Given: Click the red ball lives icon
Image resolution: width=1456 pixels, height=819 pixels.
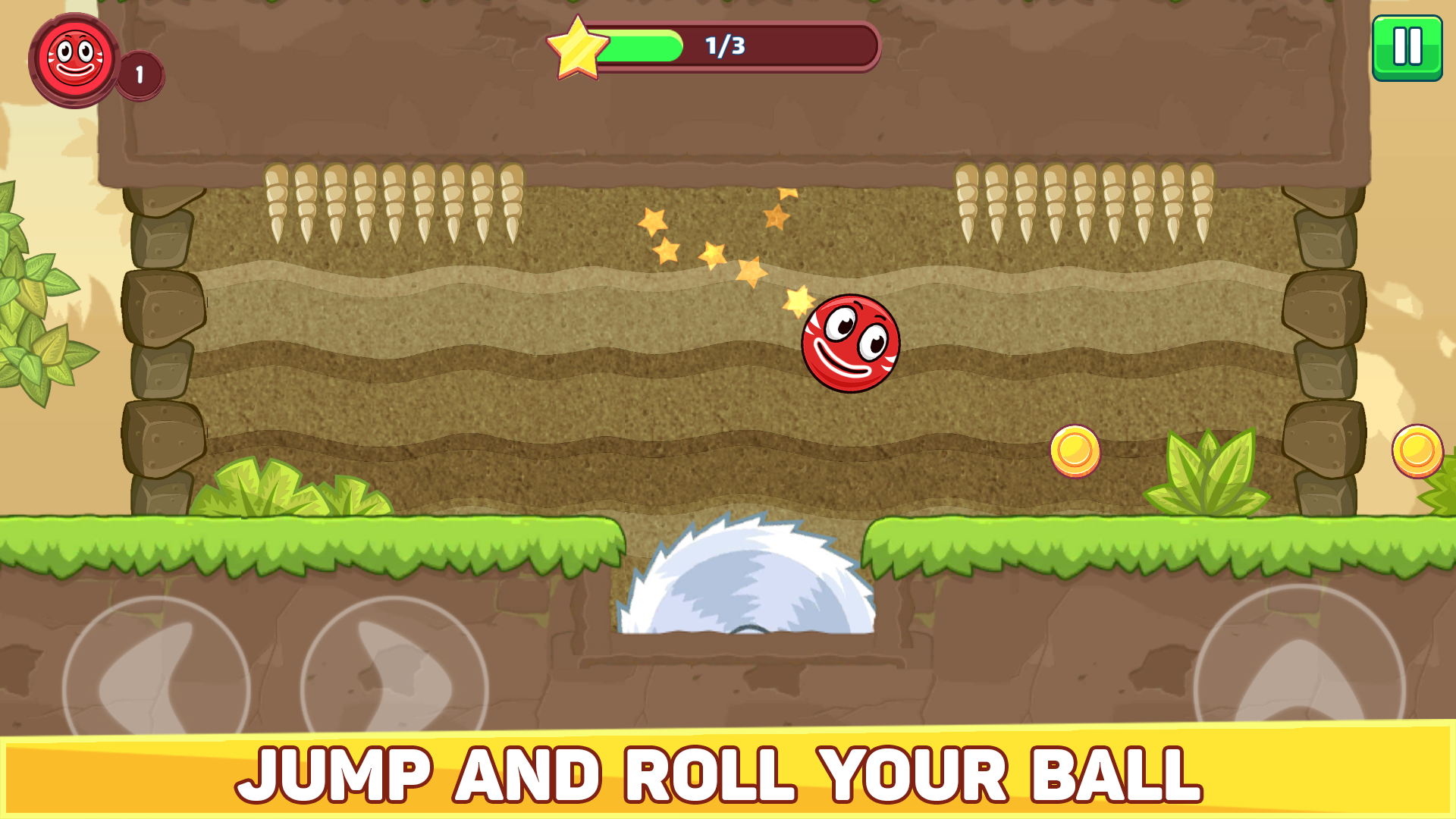Looking at the screenshot, I should point(75,61).
